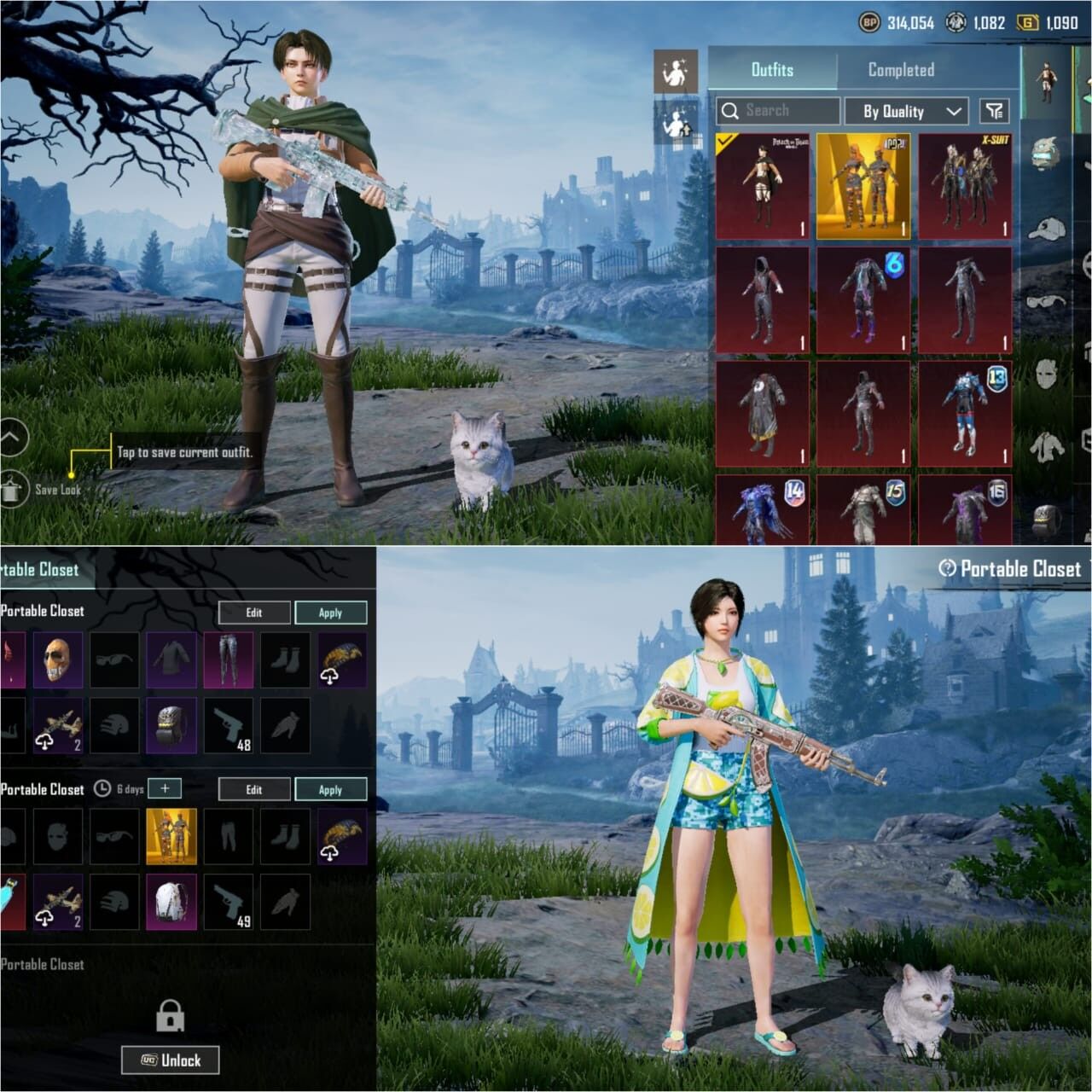Apply the first Portable Closet loadout
The width and height of the screenshot is (1092, 1092).
(x=332, y=613)
